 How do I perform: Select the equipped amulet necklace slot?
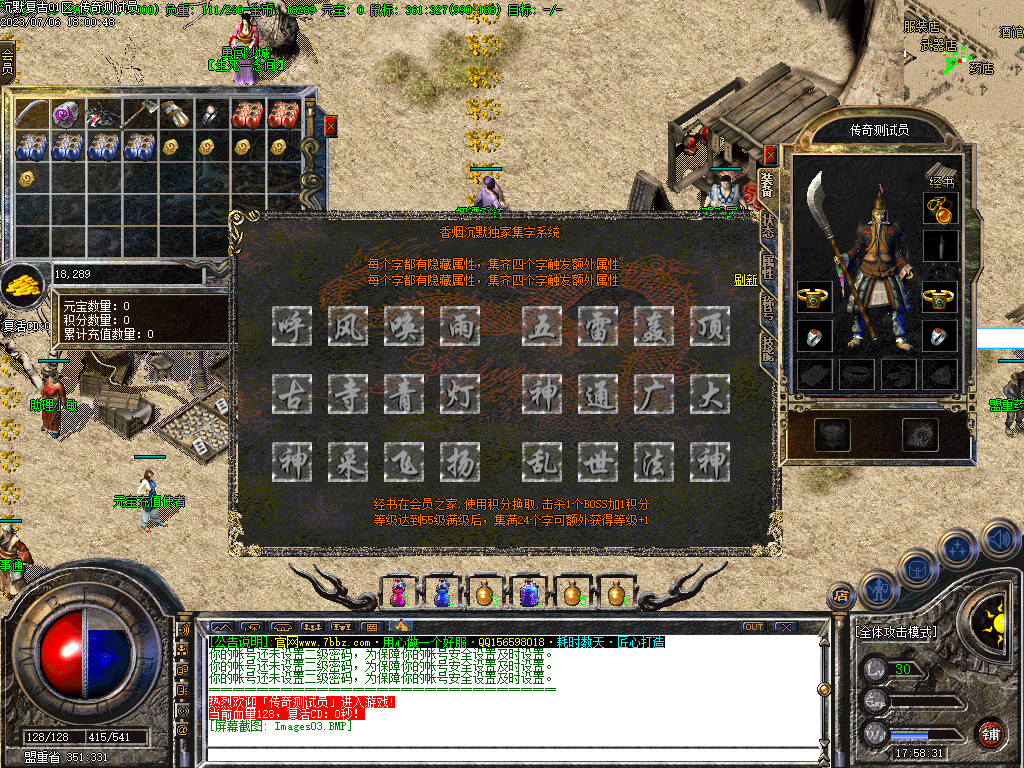click(941, 208)
